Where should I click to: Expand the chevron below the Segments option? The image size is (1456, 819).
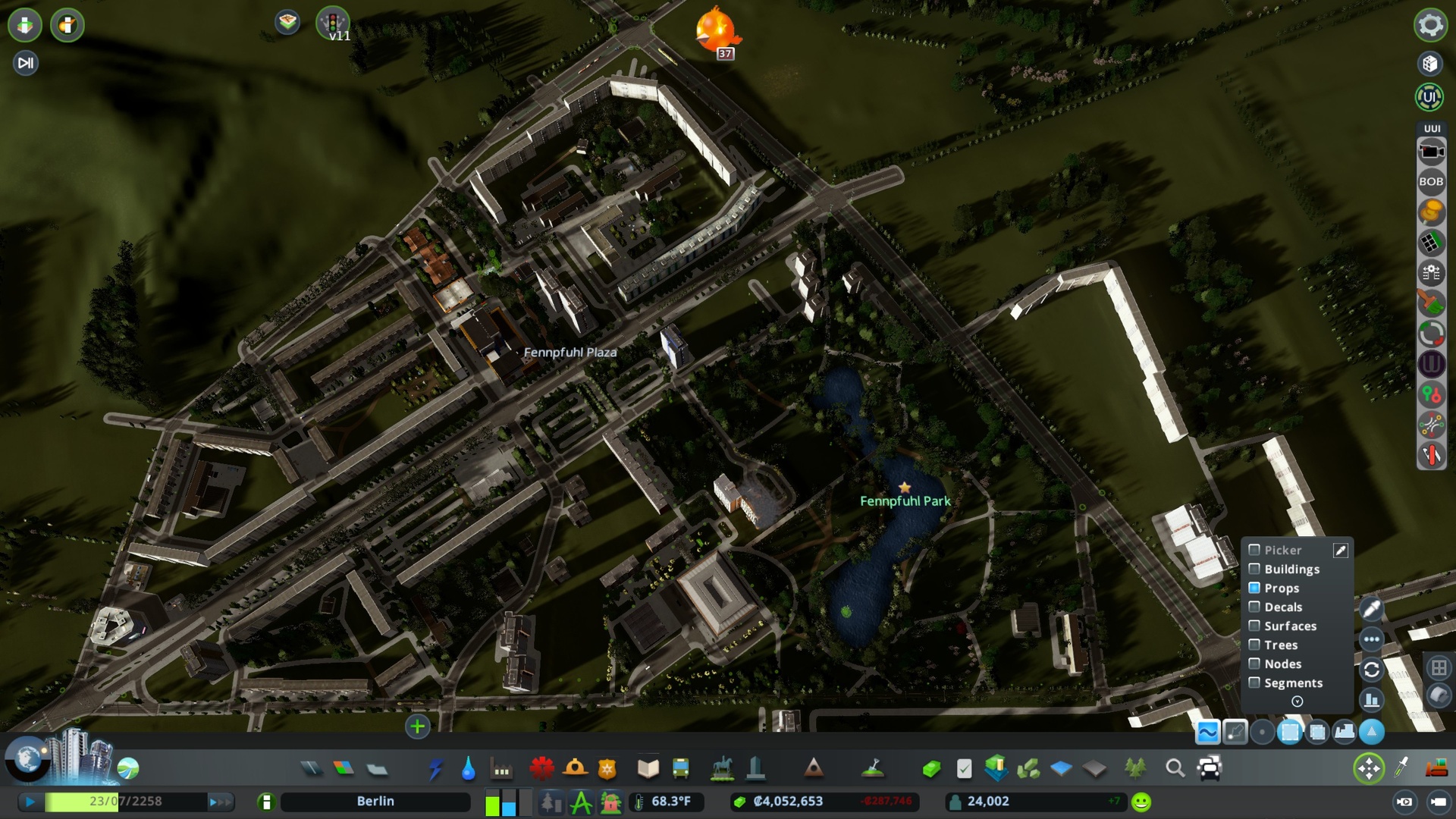point(1297,701)
